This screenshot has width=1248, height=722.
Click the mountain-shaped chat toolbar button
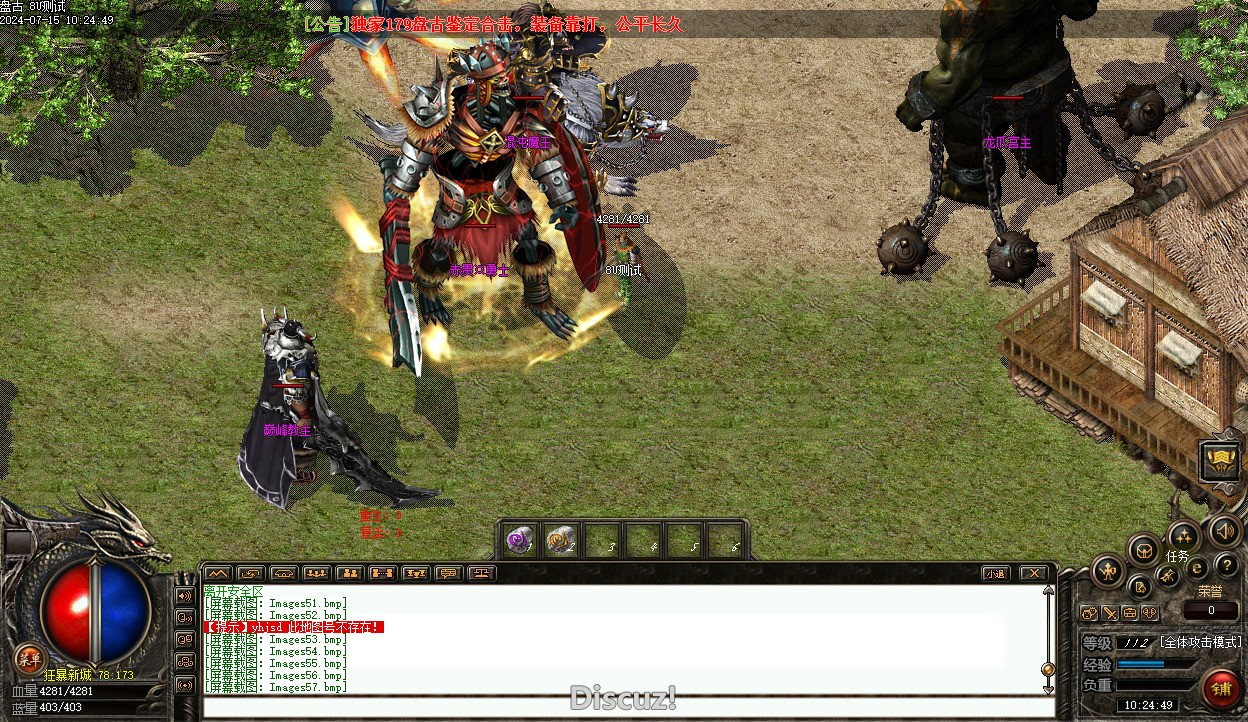click(216, 573)
